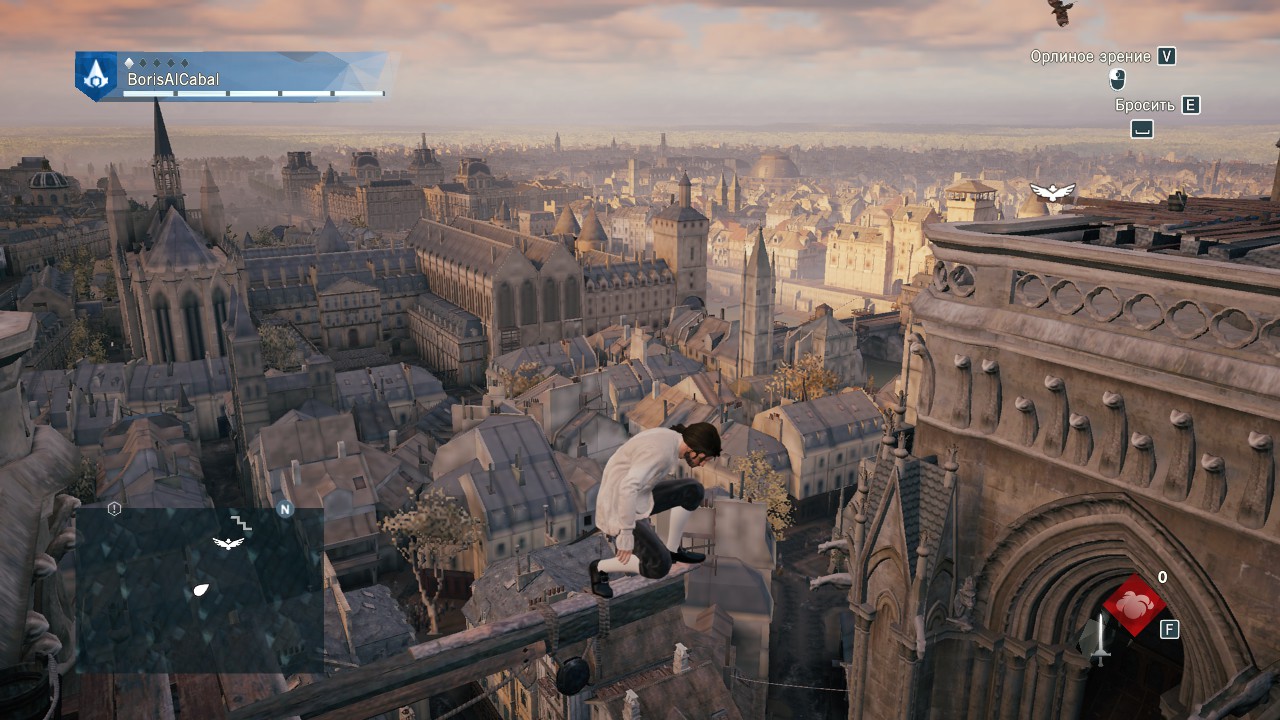Toggle the V key for Eagle Vision

click(1167, 57)
